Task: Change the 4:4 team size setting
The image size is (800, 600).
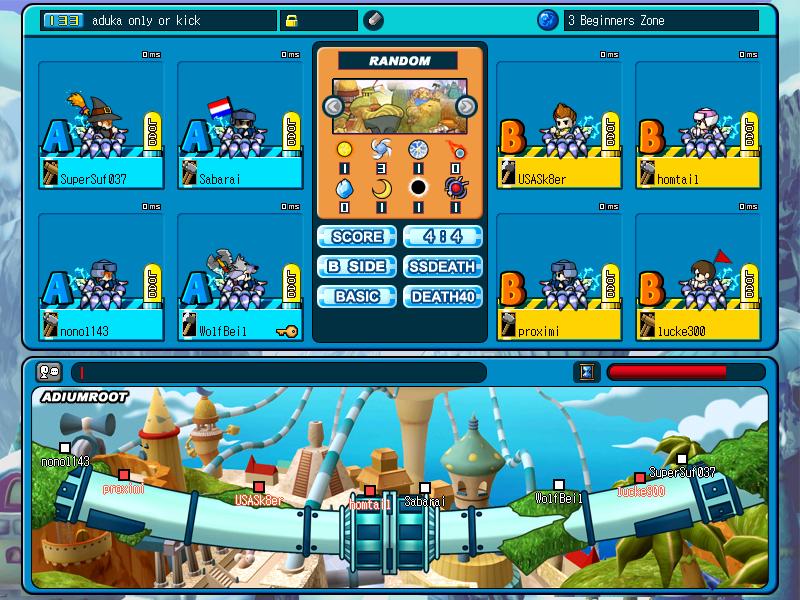Action: pos(443,237)
